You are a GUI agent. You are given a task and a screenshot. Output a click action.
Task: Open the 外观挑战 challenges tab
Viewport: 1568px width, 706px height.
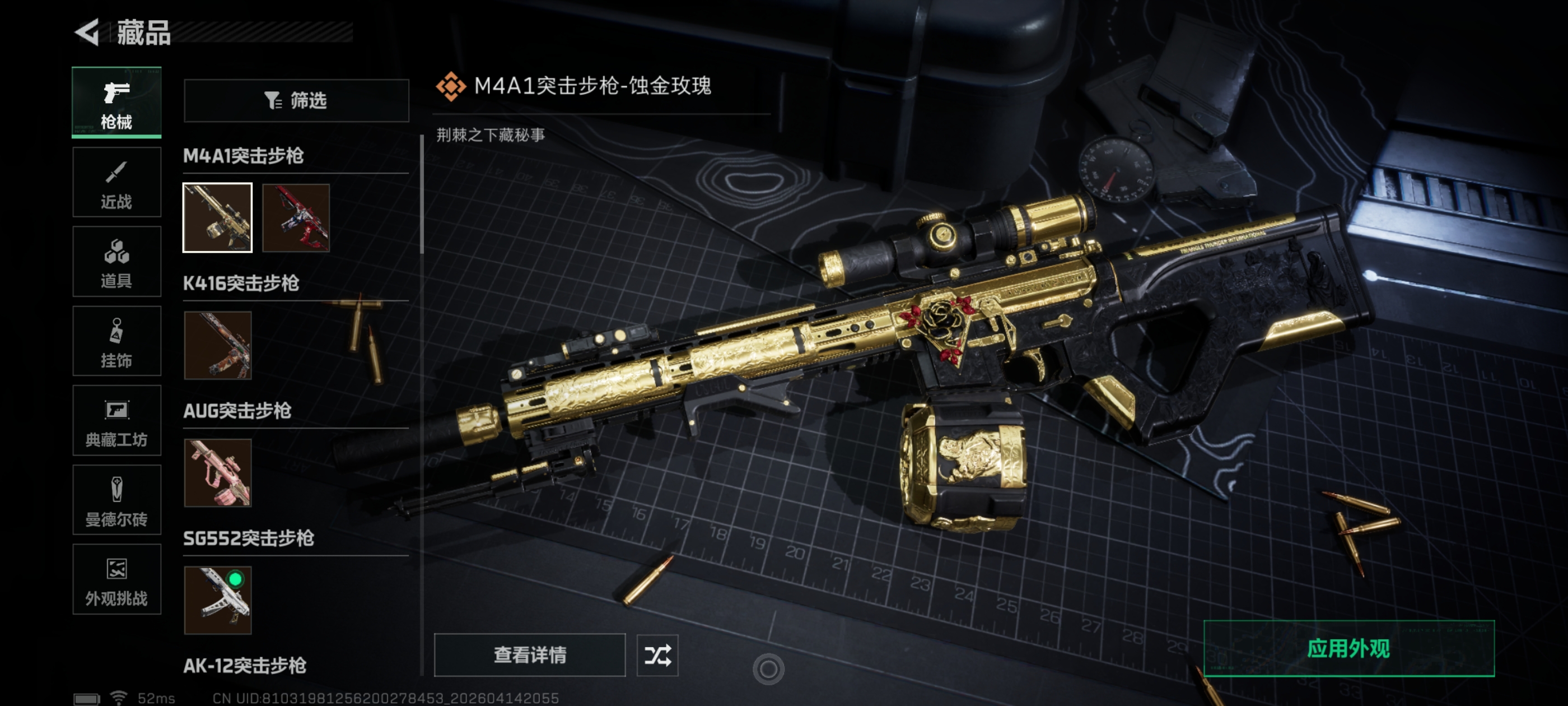pyautogui.click(x=116, y=579)
